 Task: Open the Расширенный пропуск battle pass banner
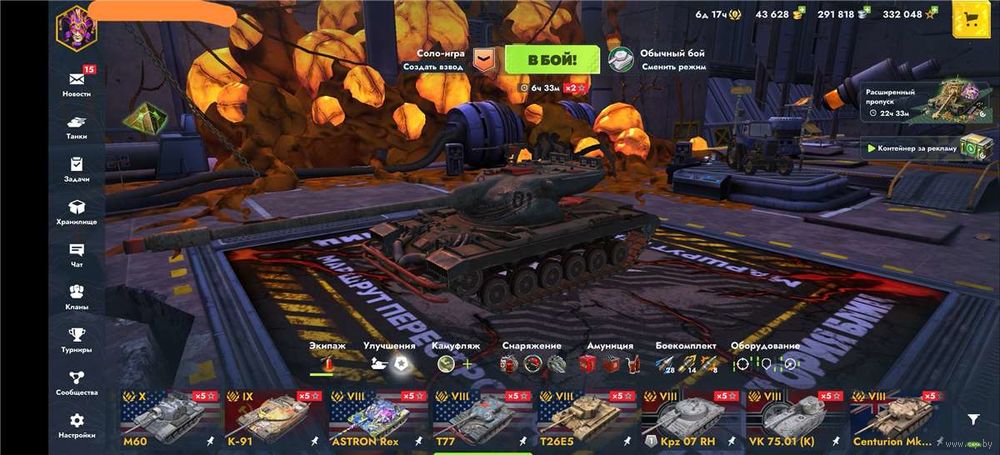(914, 102)
